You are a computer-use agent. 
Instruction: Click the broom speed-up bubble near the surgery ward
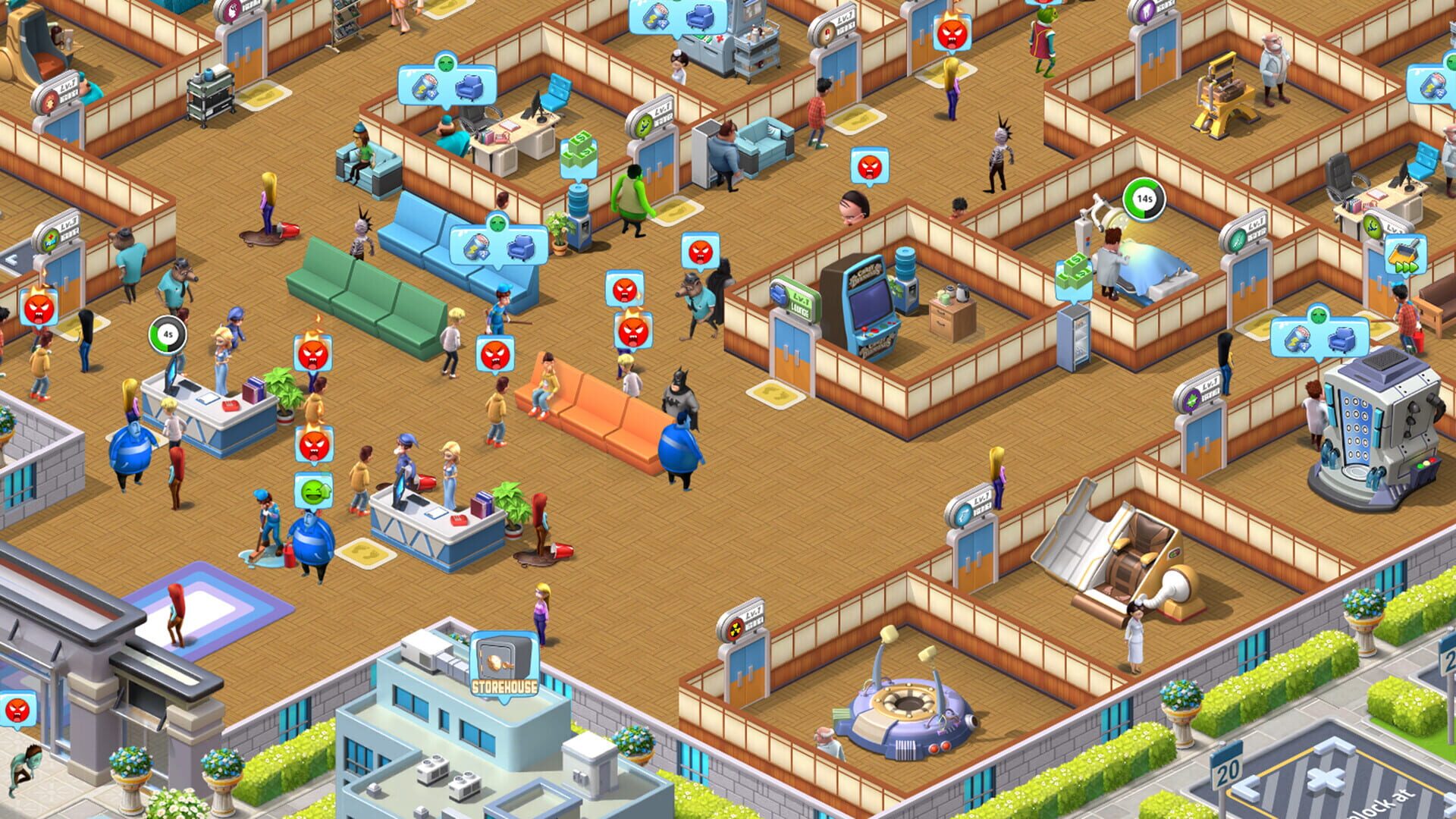(1406, 256)
